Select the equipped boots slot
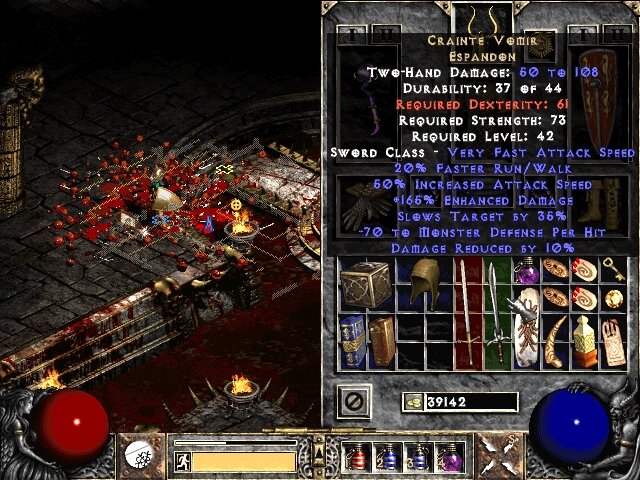This screenshot has height=480, width=640. (602, 200)
